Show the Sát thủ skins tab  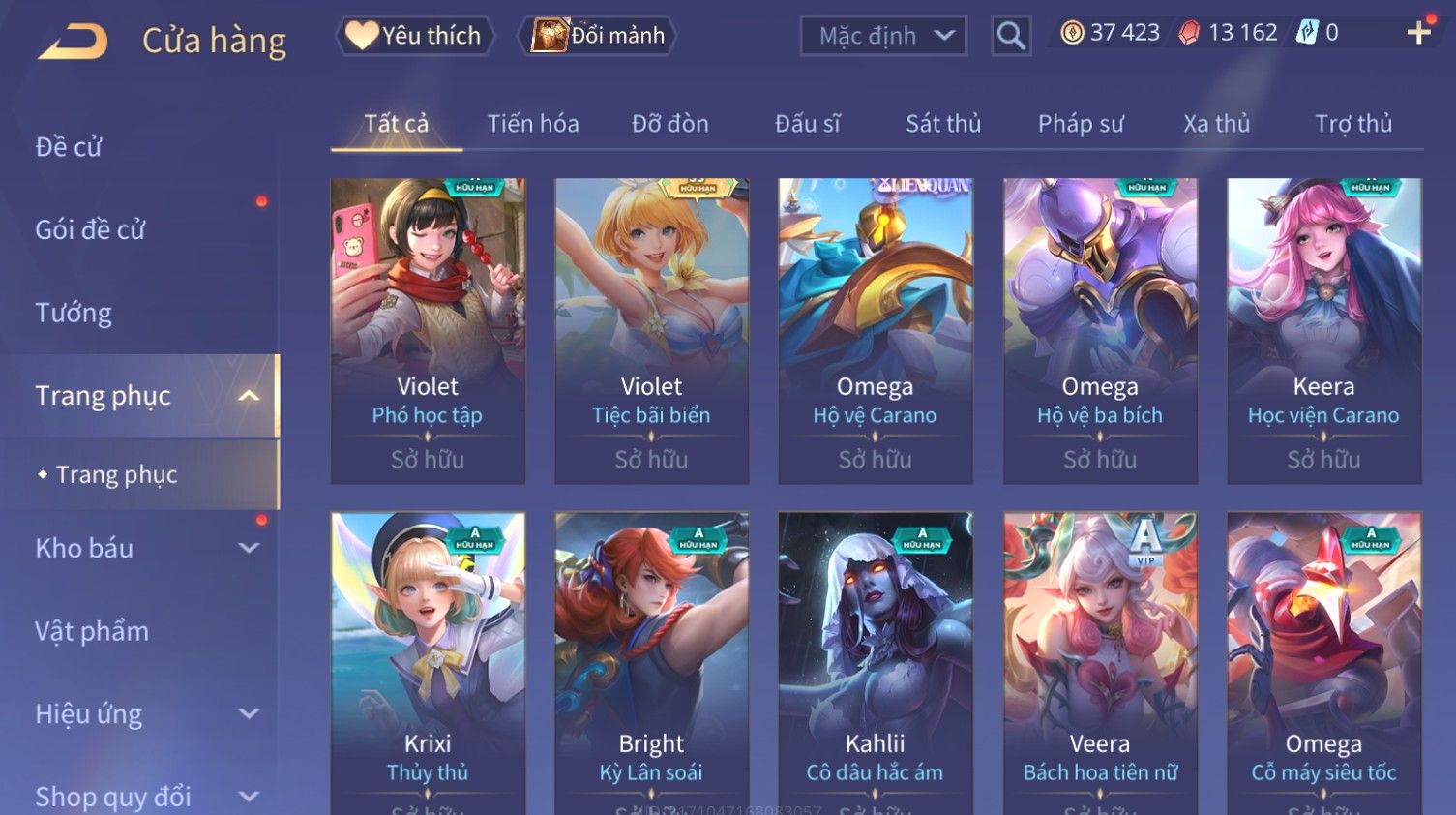942,124
